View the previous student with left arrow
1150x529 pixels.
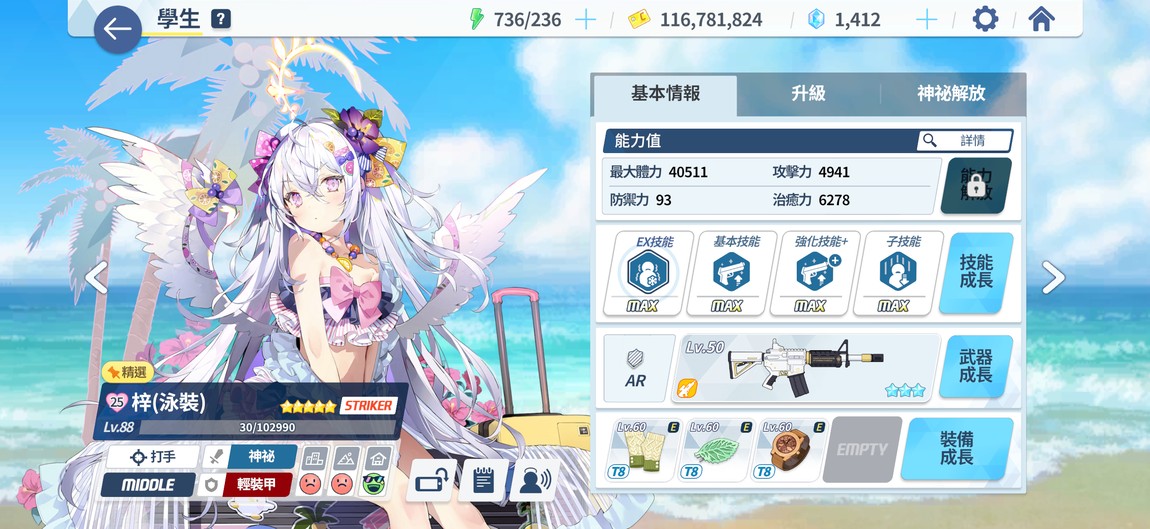96,278
